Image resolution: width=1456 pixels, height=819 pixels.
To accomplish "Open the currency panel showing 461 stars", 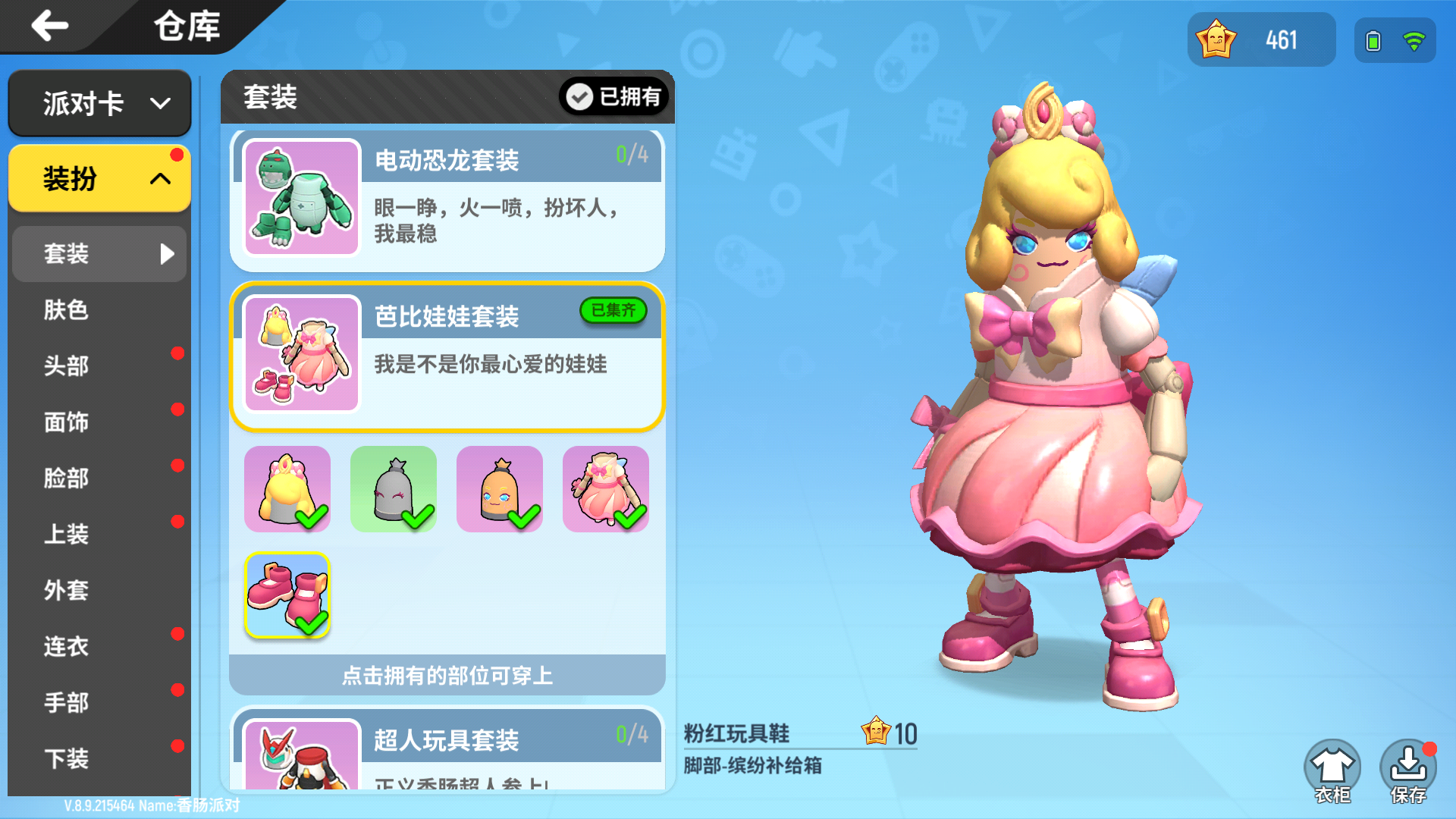I will (1261, 40).
